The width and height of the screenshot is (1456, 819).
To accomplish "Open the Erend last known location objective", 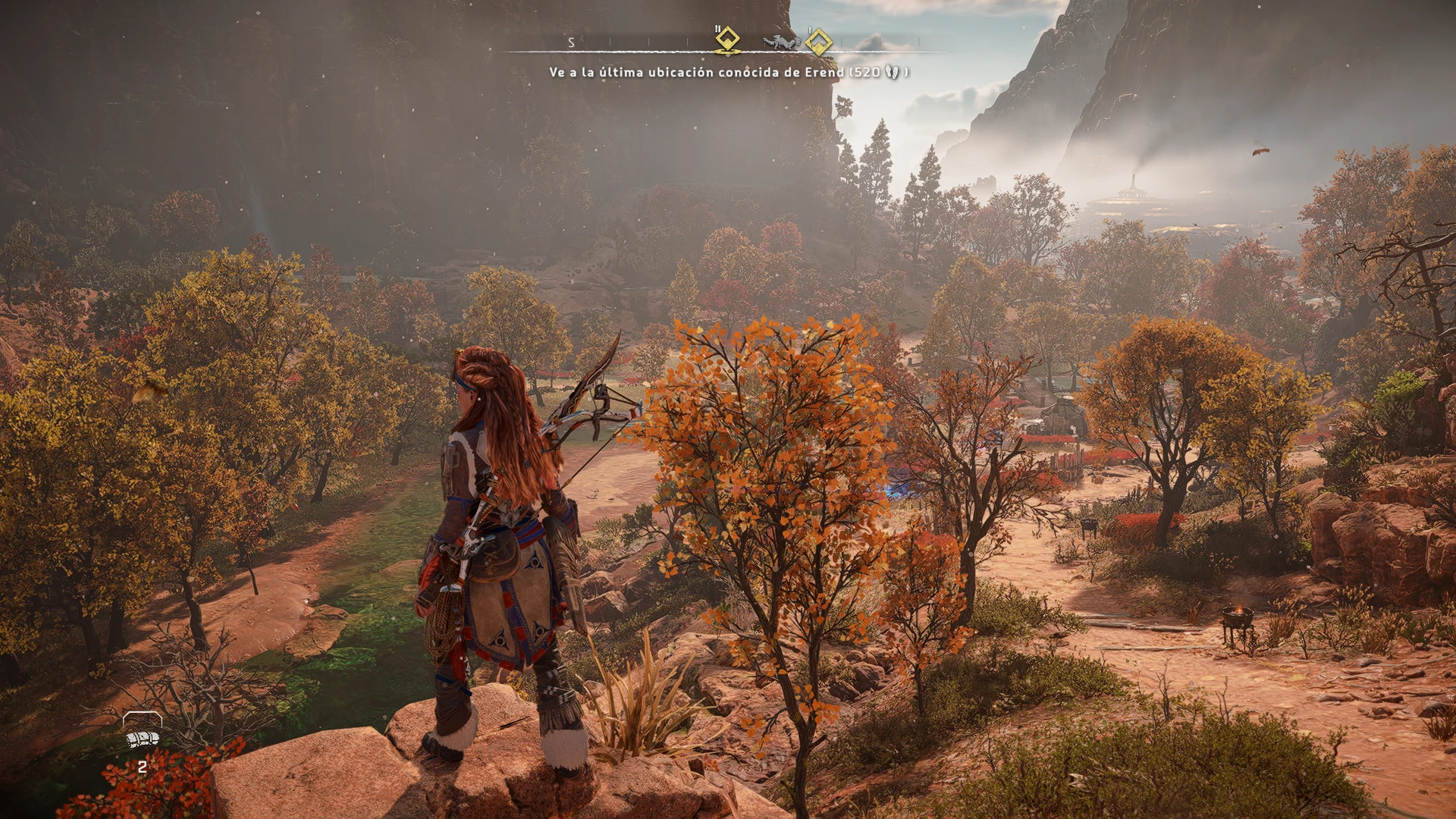I will coord(728,72).
